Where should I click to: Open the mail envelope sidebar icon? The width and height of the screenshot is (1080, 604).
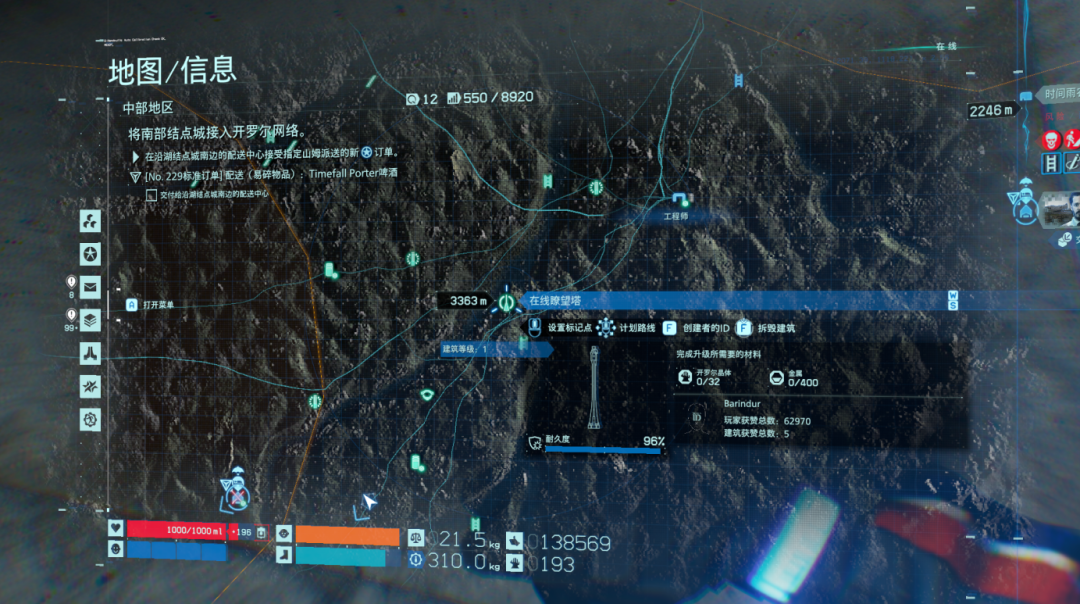[91, 288]
